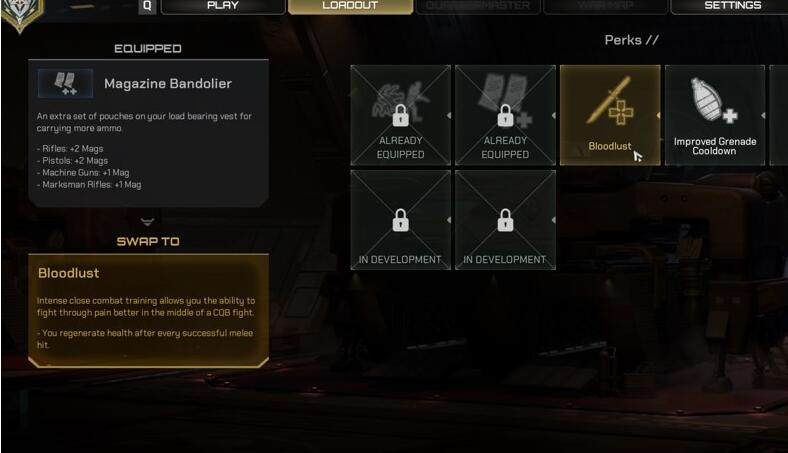Screen dimensions: 788x453
Task: Click the rank emblem badge
Action: pyautogui.click(x=20, y=12)
